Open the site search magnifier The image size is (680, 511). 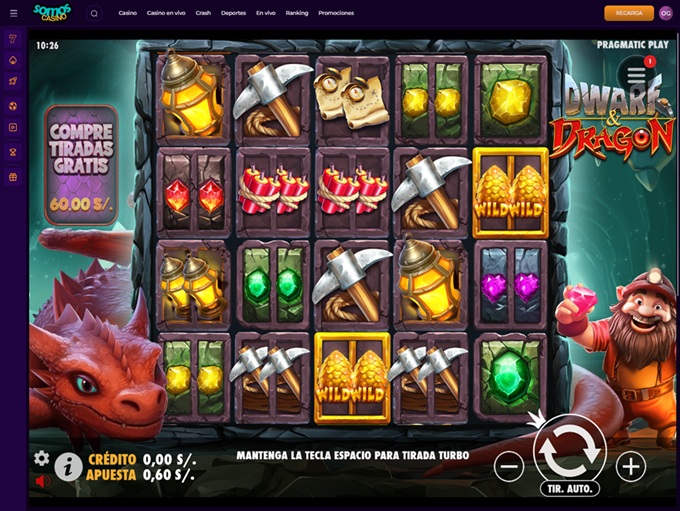94,13
